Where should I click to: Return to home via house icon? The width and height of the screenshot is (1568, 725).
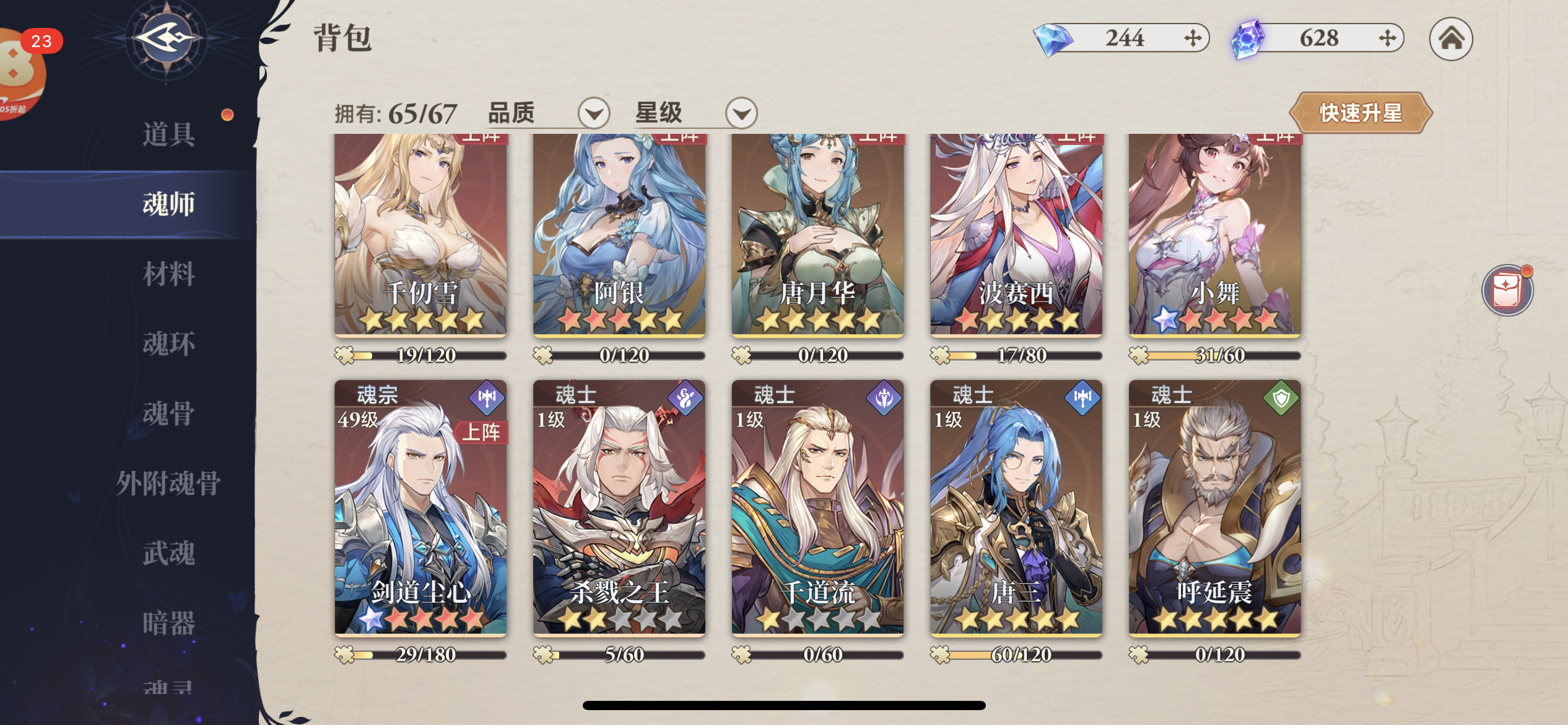[1450, 38]
